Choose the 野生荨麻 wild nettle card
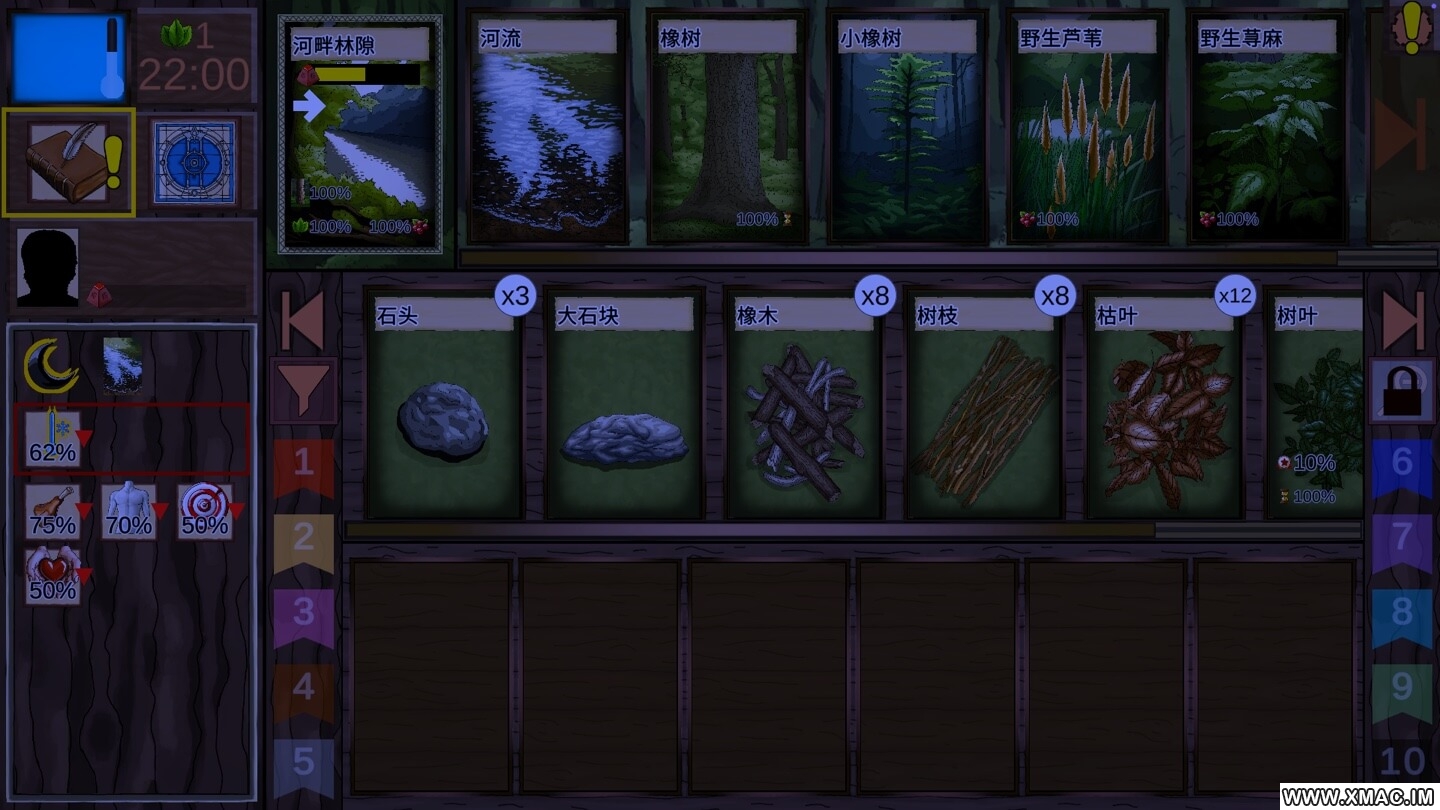Viewport: 1440px width, 810px height. pyautogui.click(x=1268, y=130)
